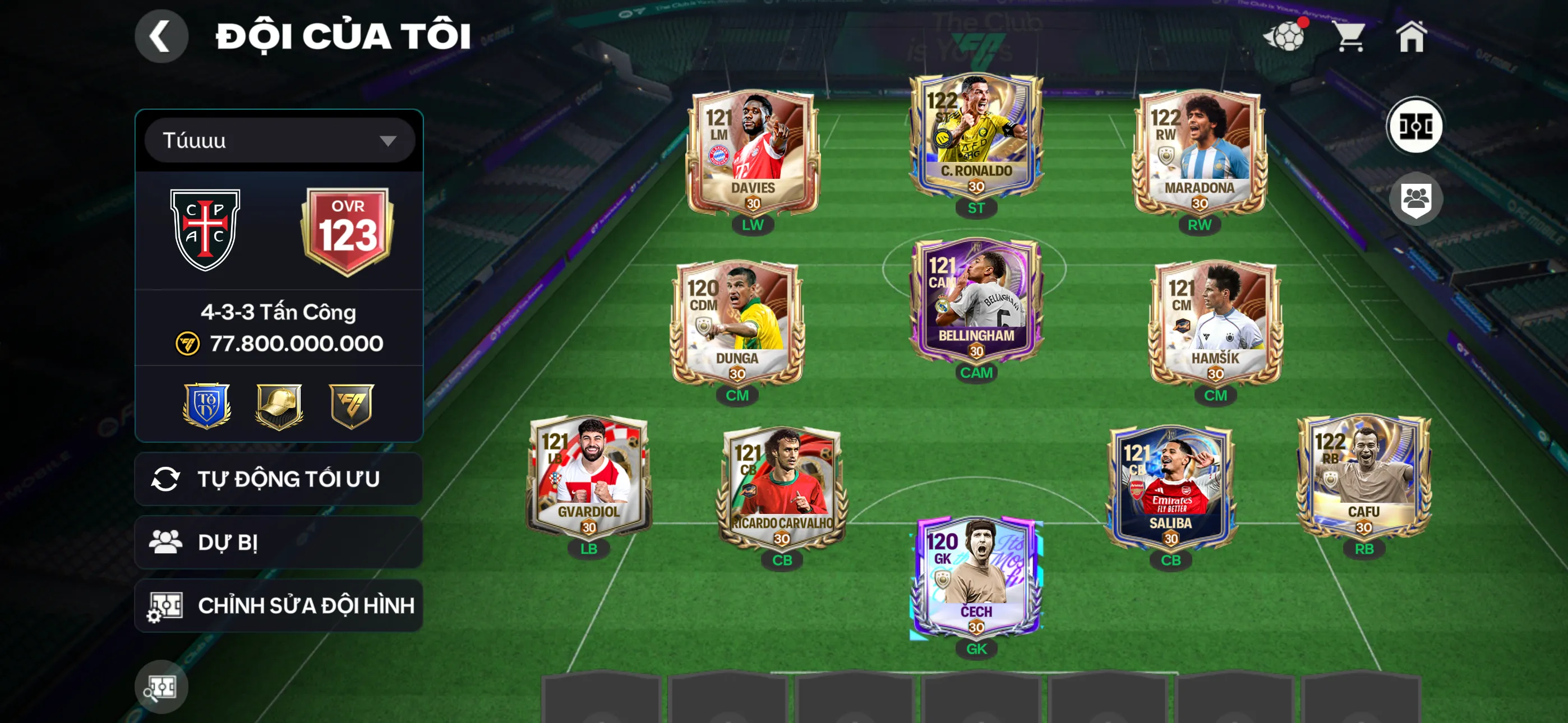Select Cech's goalkeeper card

976,578
